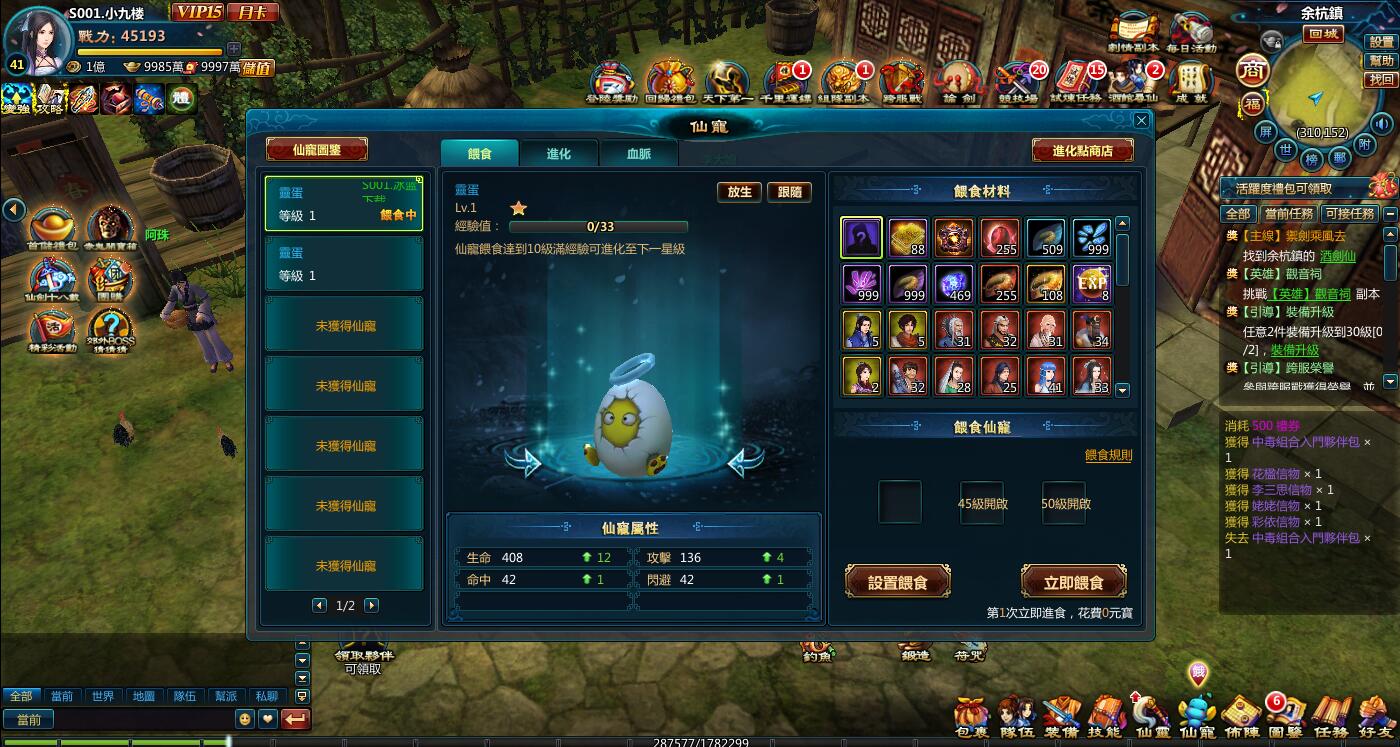Open the 餵食規則 feeding rules link
Screen dimensions: 1400x747
[1108, 456]
